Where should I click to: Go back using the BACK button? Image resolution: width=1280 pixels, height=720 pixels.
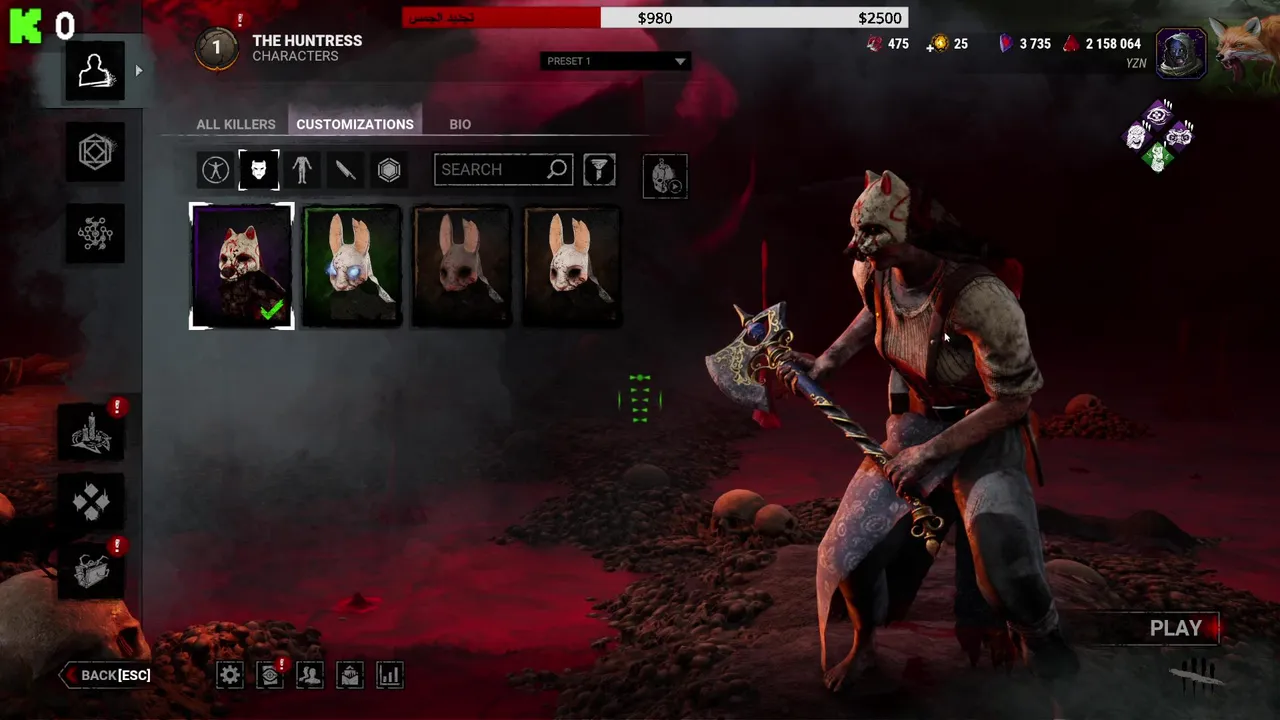[x=107, y=675]
